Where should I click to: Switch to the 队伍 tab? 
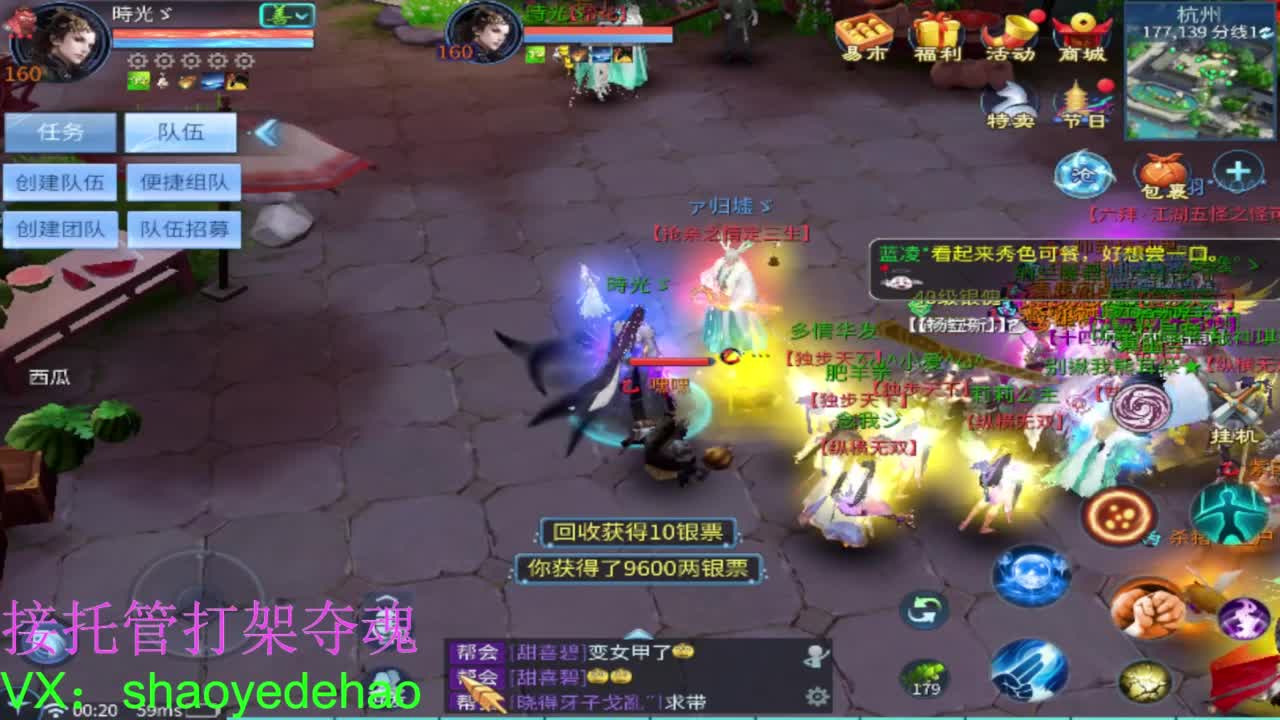tap(180, 131)
